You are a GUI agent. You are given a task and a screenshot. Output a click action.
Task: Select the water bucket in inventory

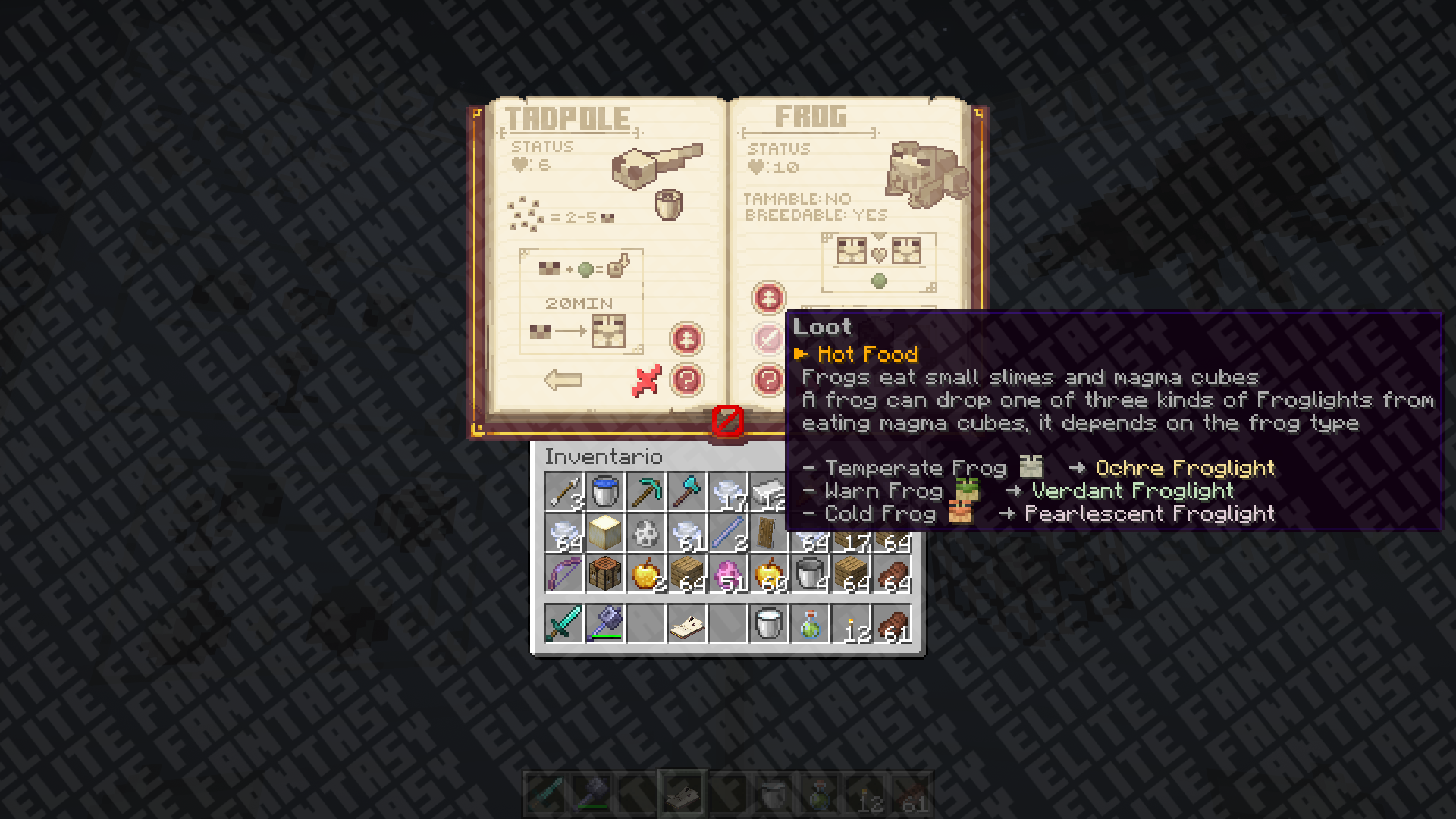605,492
